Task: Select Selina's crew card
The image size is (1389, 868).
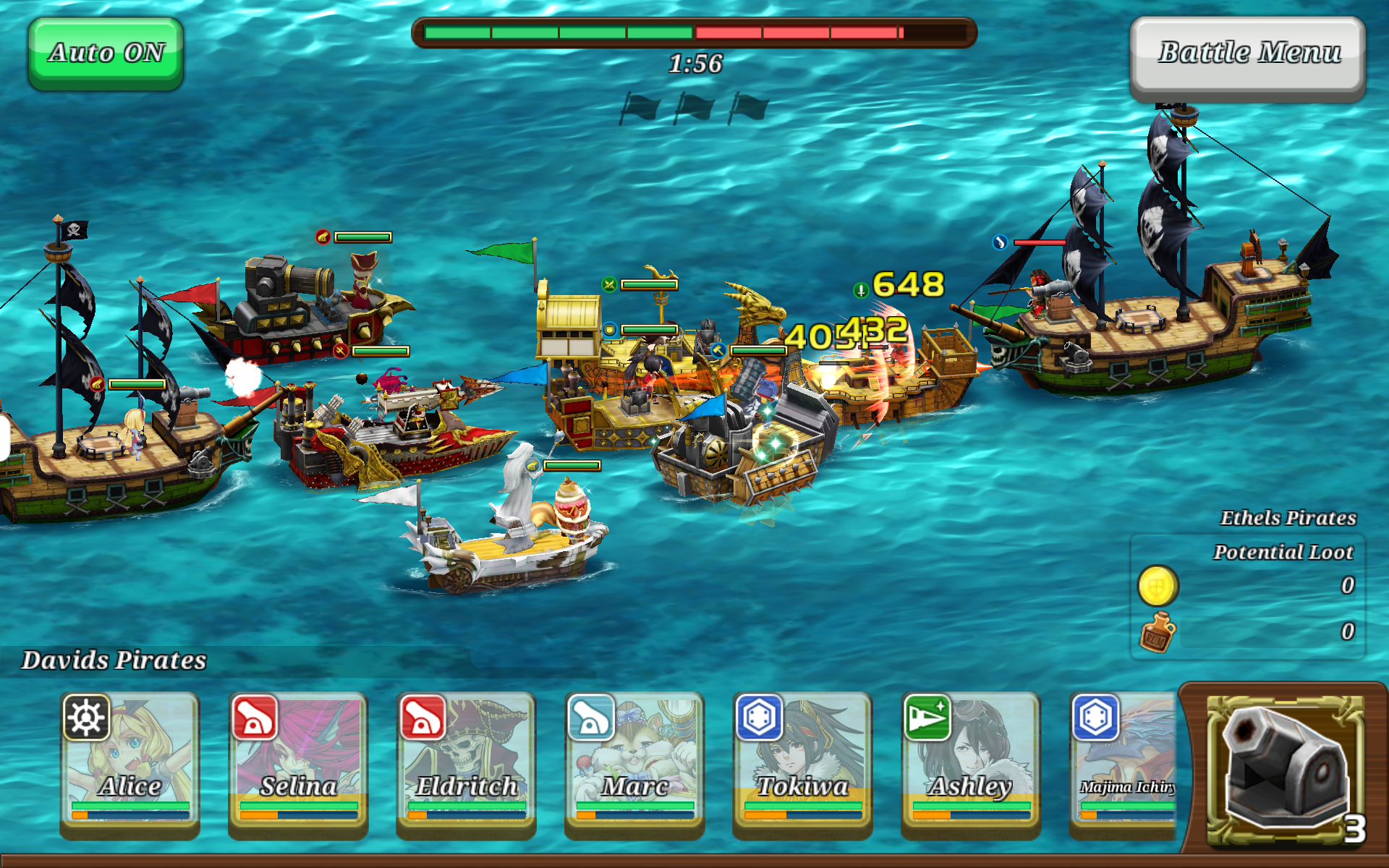Action: [298, 762]
